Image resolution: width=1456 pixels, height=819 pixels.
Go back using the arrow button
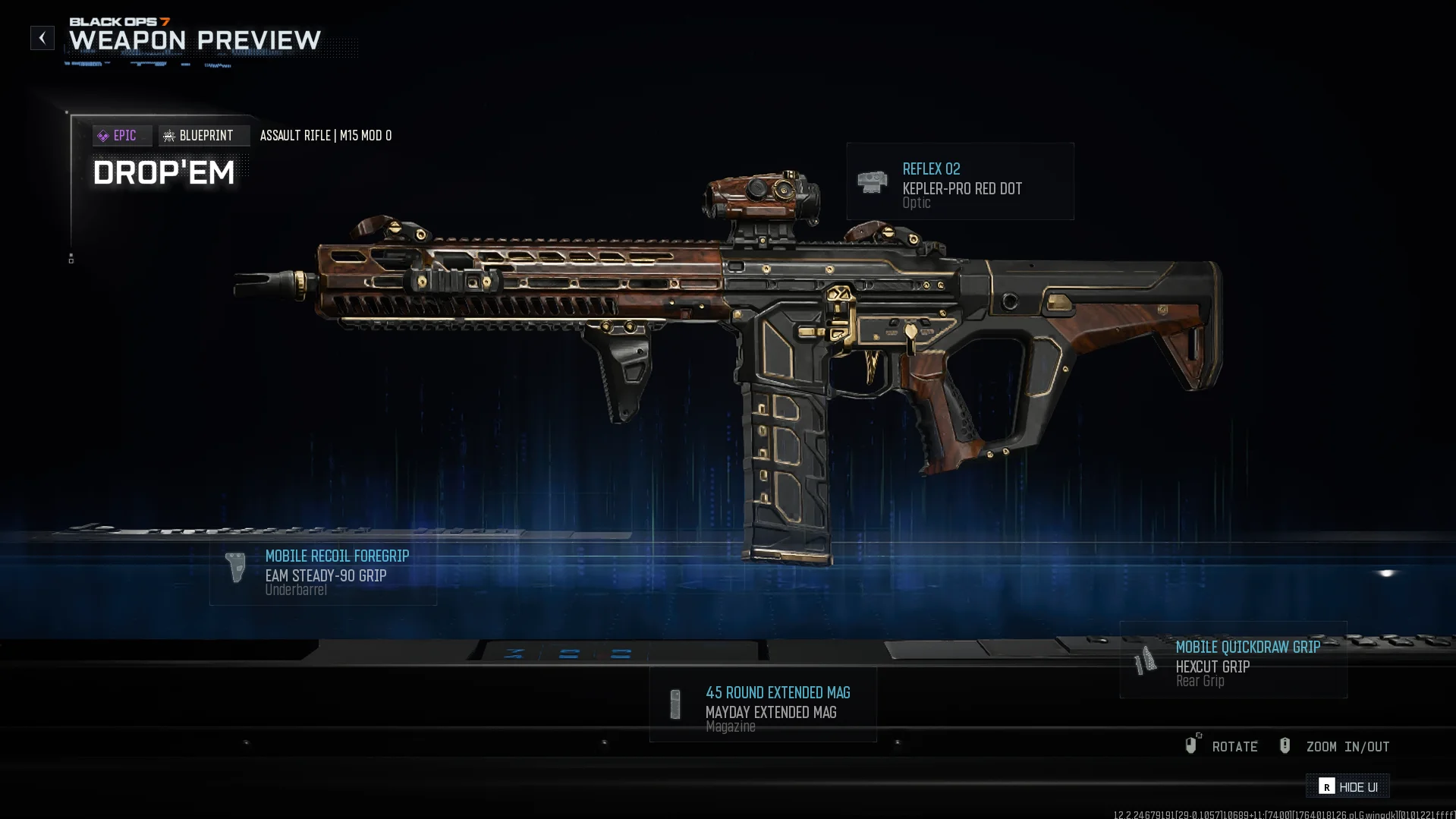click(42, 38)
